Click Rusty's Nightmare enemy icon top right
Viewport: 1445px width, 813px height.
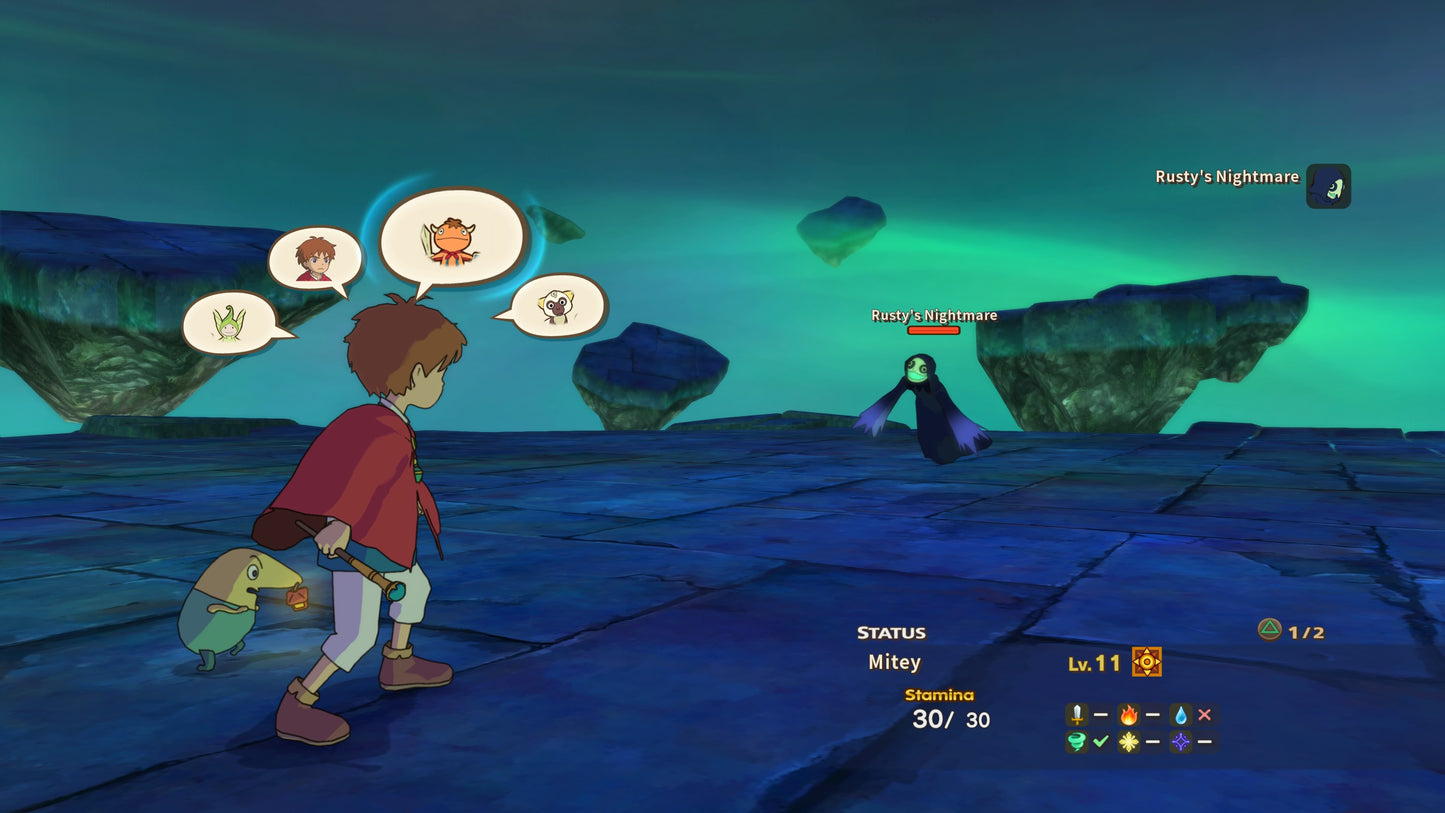pos(1328,186)
